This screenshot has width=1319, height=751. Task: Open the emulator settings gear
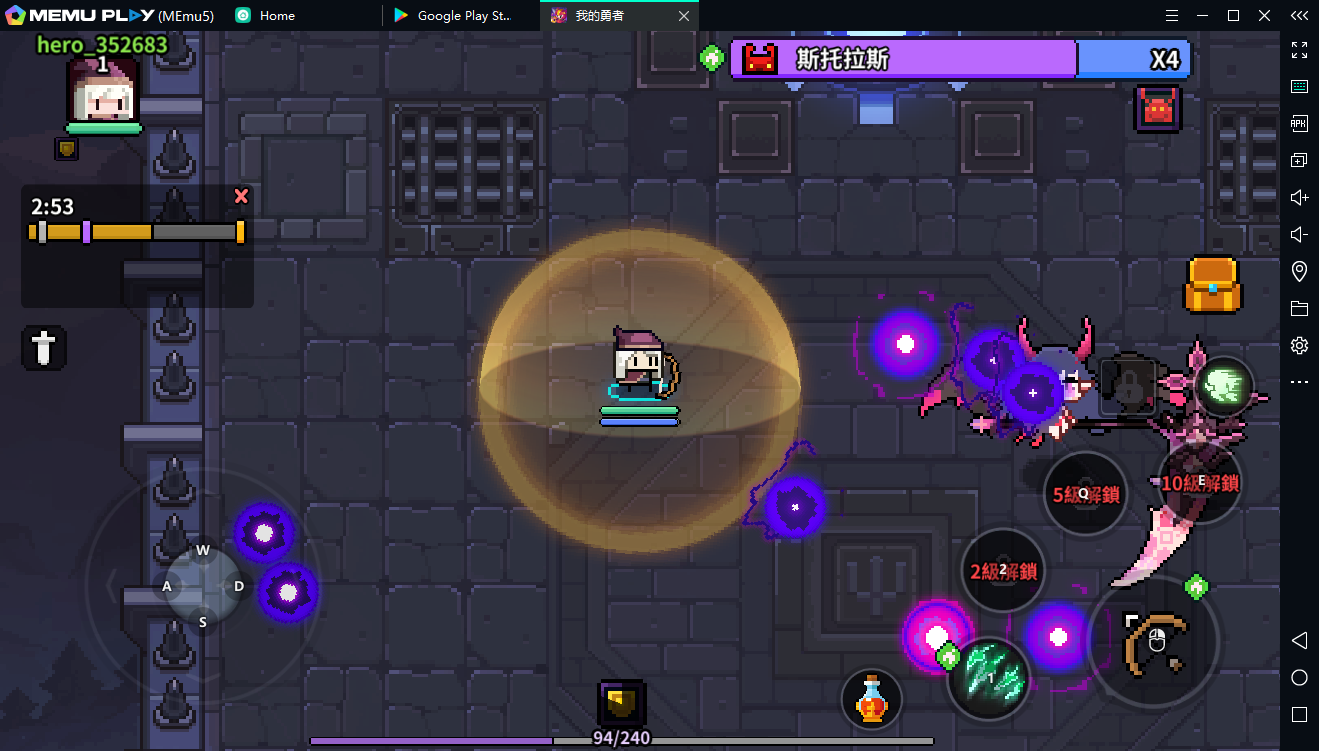[x=1299, y=345]
